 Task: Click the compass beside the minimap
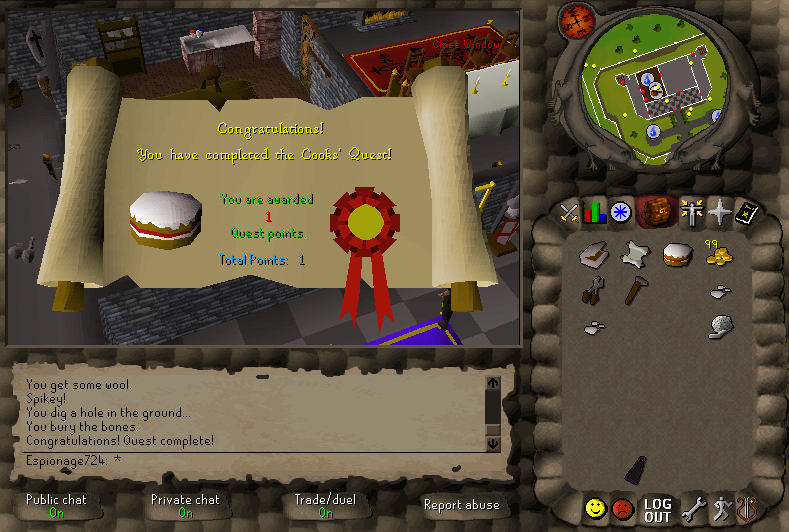click(x=574, y=18)
